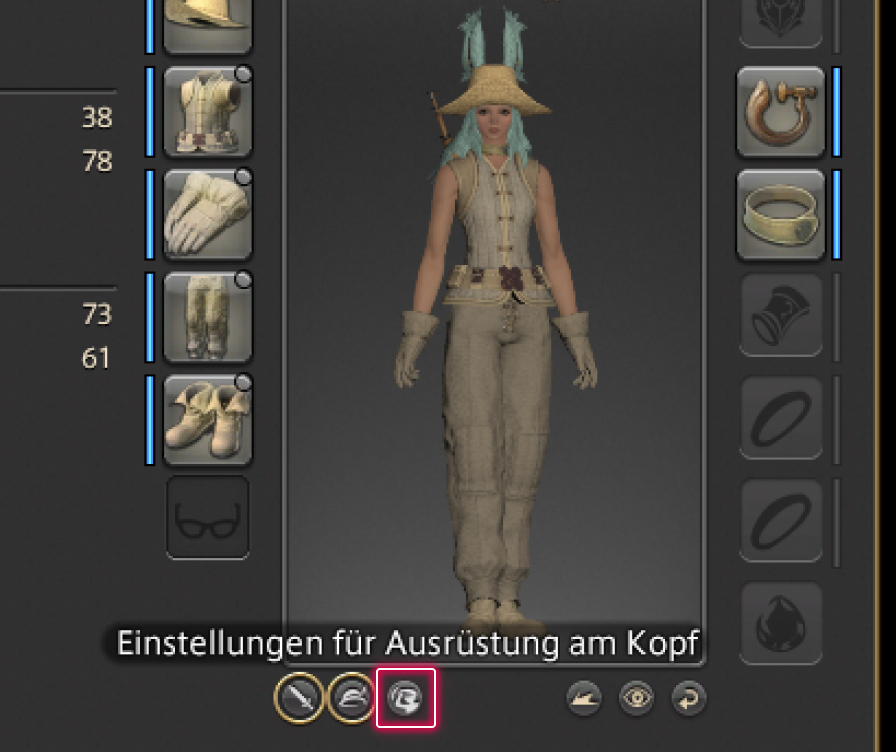This screenshot has width=896, height=752.
Task: Select the straw hat head slot
Action: coord(207,22)
